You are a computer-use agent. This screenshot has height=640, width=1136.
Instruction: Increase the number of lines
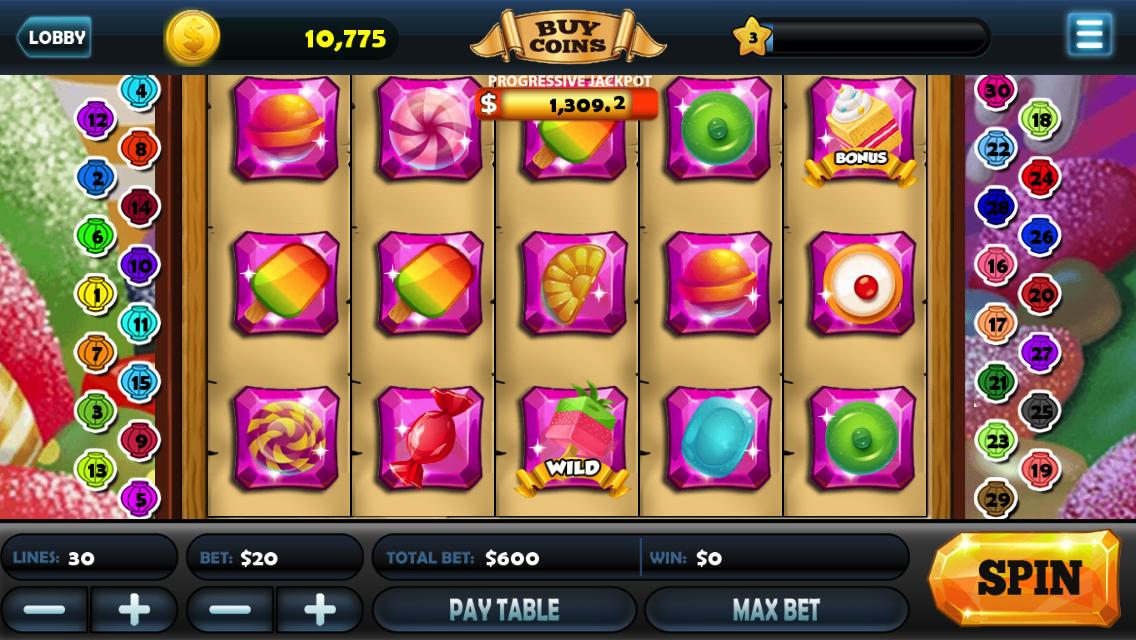[134, 609]
